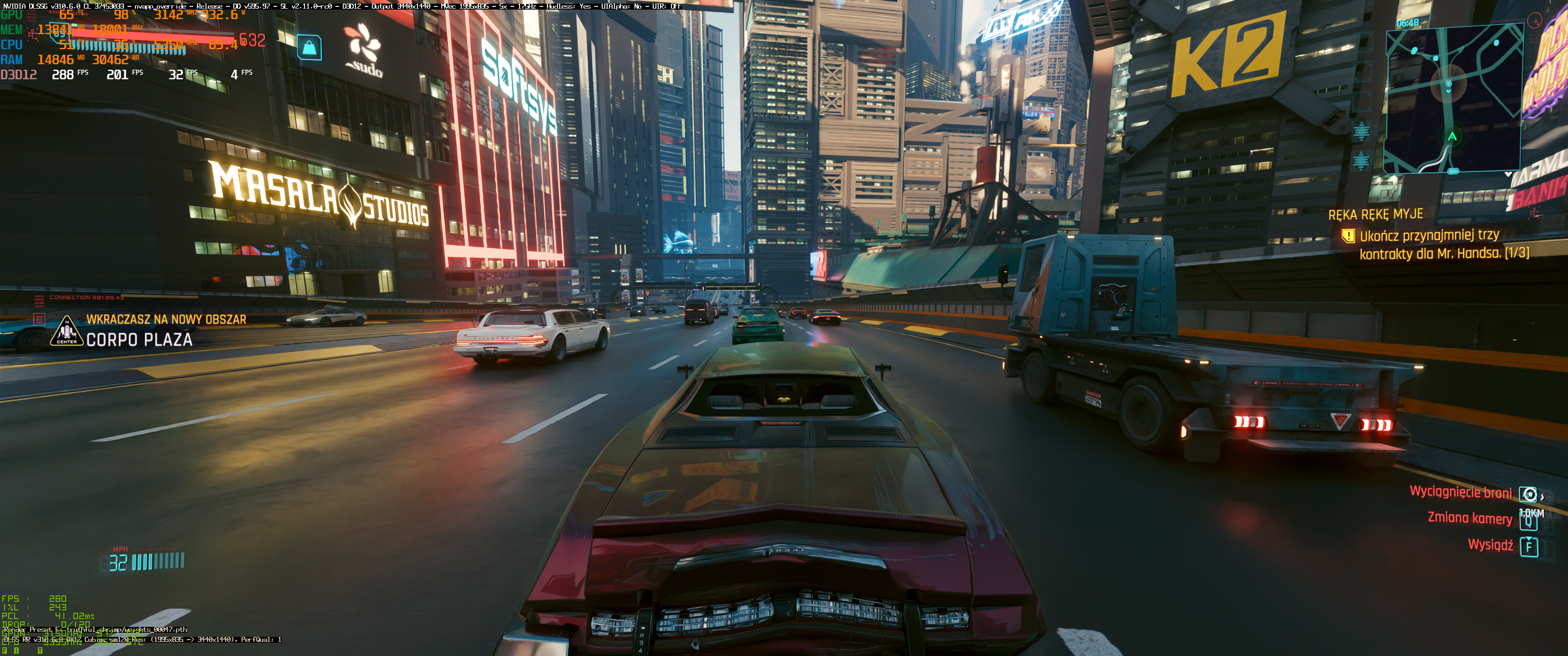Click the yellow quest objective marker icon

pos(1348,236)
